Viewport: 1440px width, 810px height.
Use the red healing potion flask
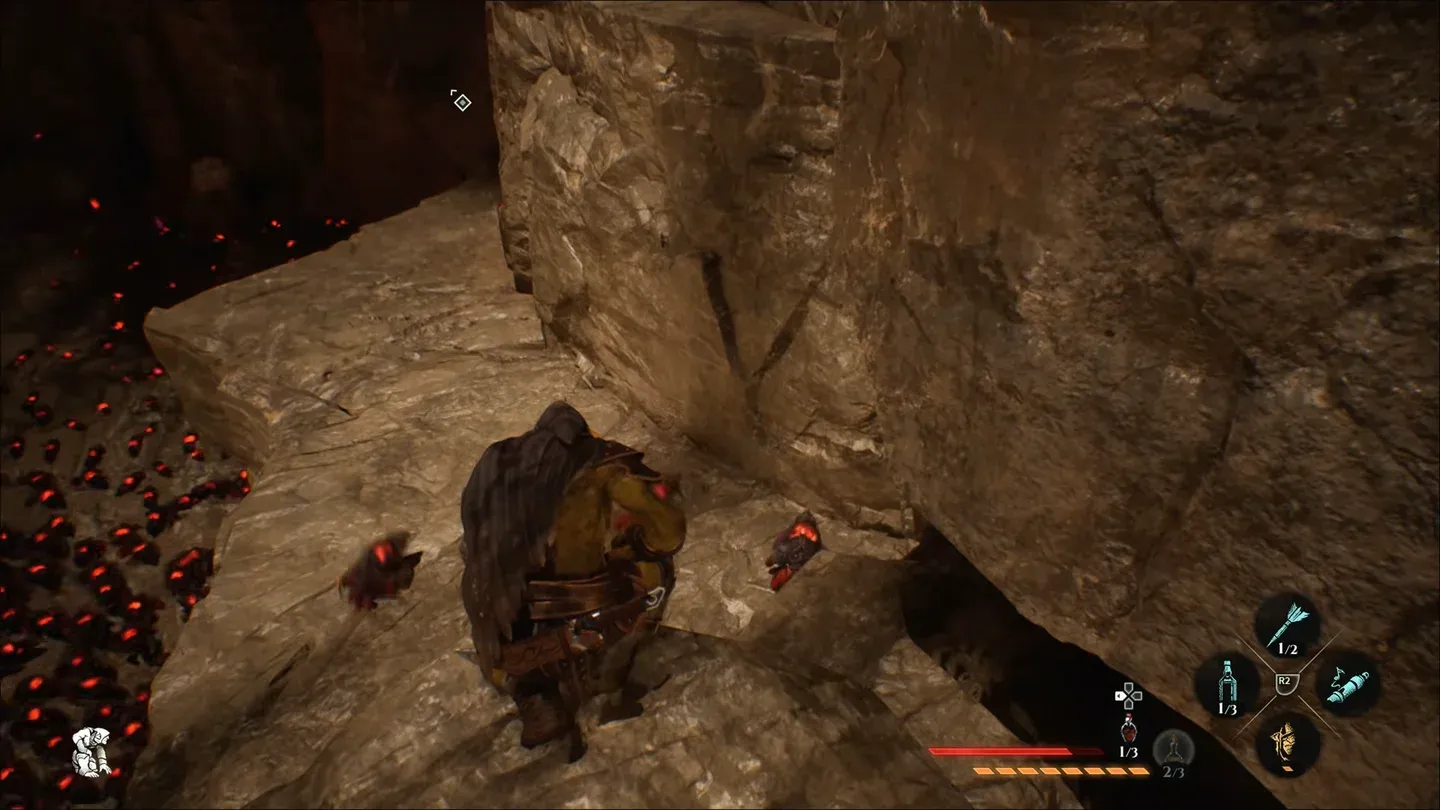[1127, 730]
